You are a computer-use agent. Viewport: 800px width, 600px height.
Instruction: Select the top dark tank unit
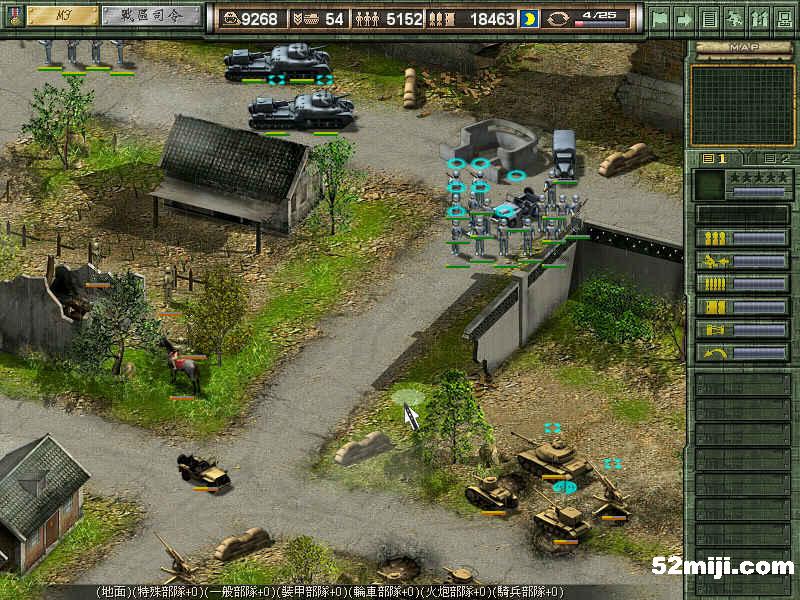click(x=278, y=62)
